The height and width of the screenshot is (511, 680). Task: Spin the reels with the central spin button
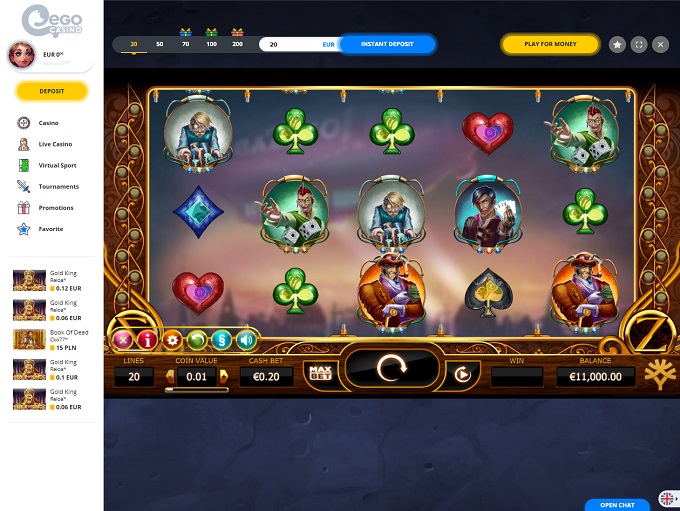(x=389, y=370)
